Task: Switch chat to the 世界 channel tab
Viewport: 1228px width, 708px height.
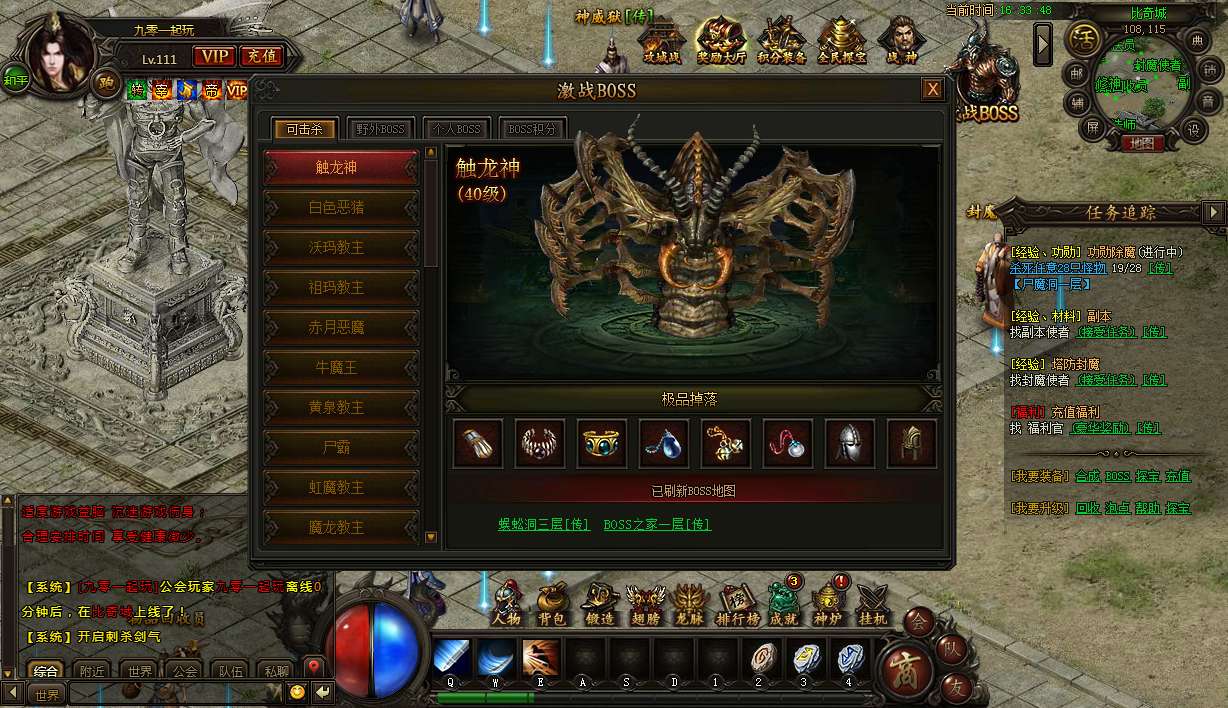Action: point(141,671)
